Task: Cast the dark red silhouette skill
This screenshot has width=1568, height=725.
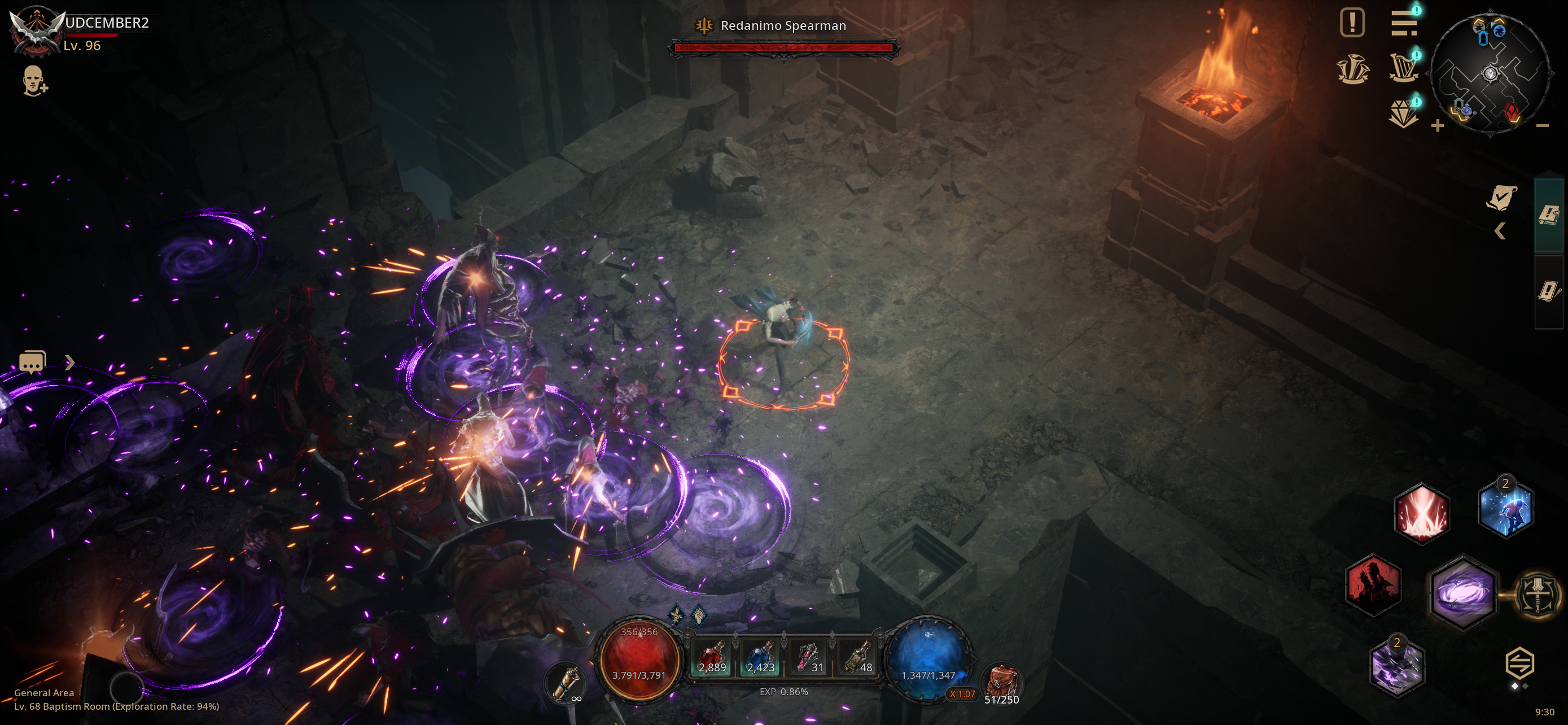Action: point(1373,585)
